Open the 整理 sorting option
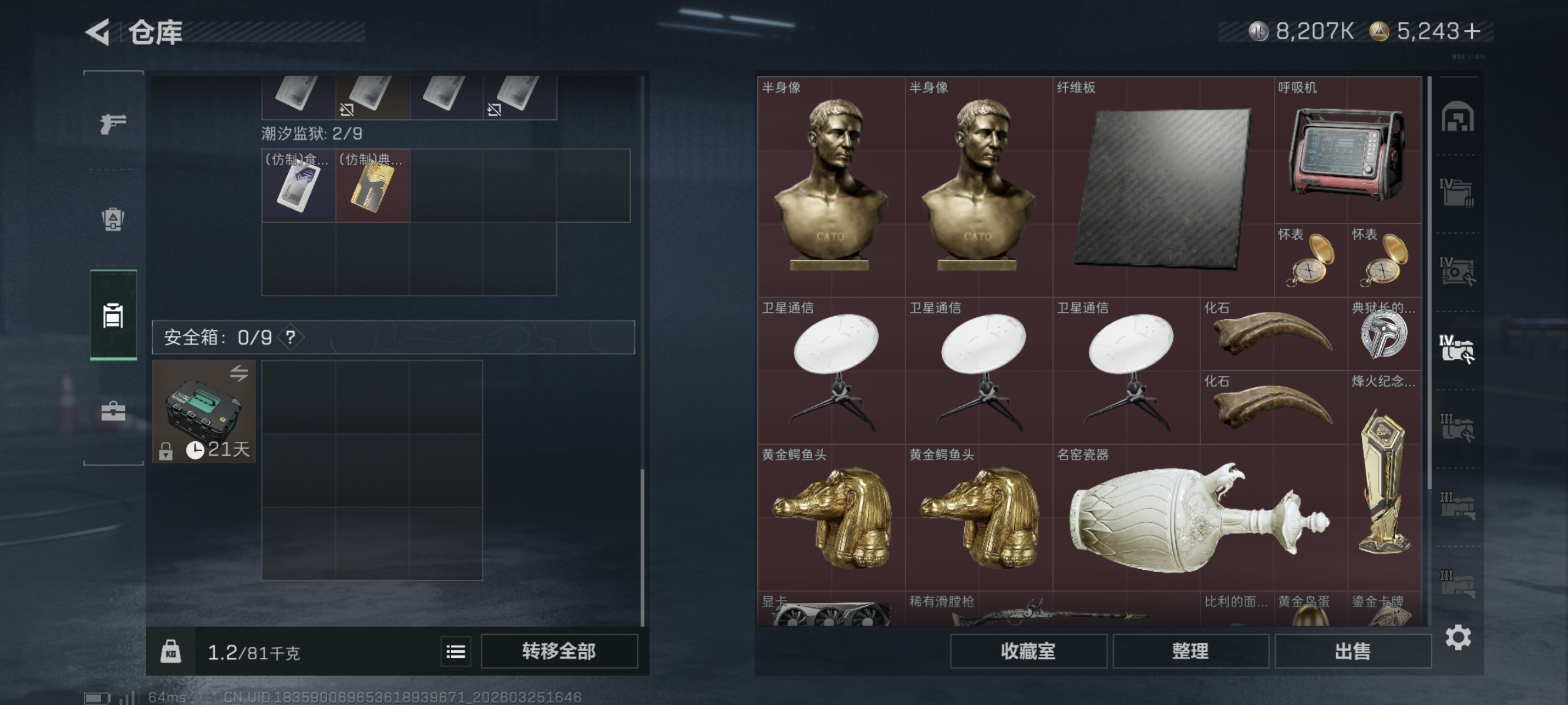This screenshot has width=1568, height=705. coord(1190,651)
